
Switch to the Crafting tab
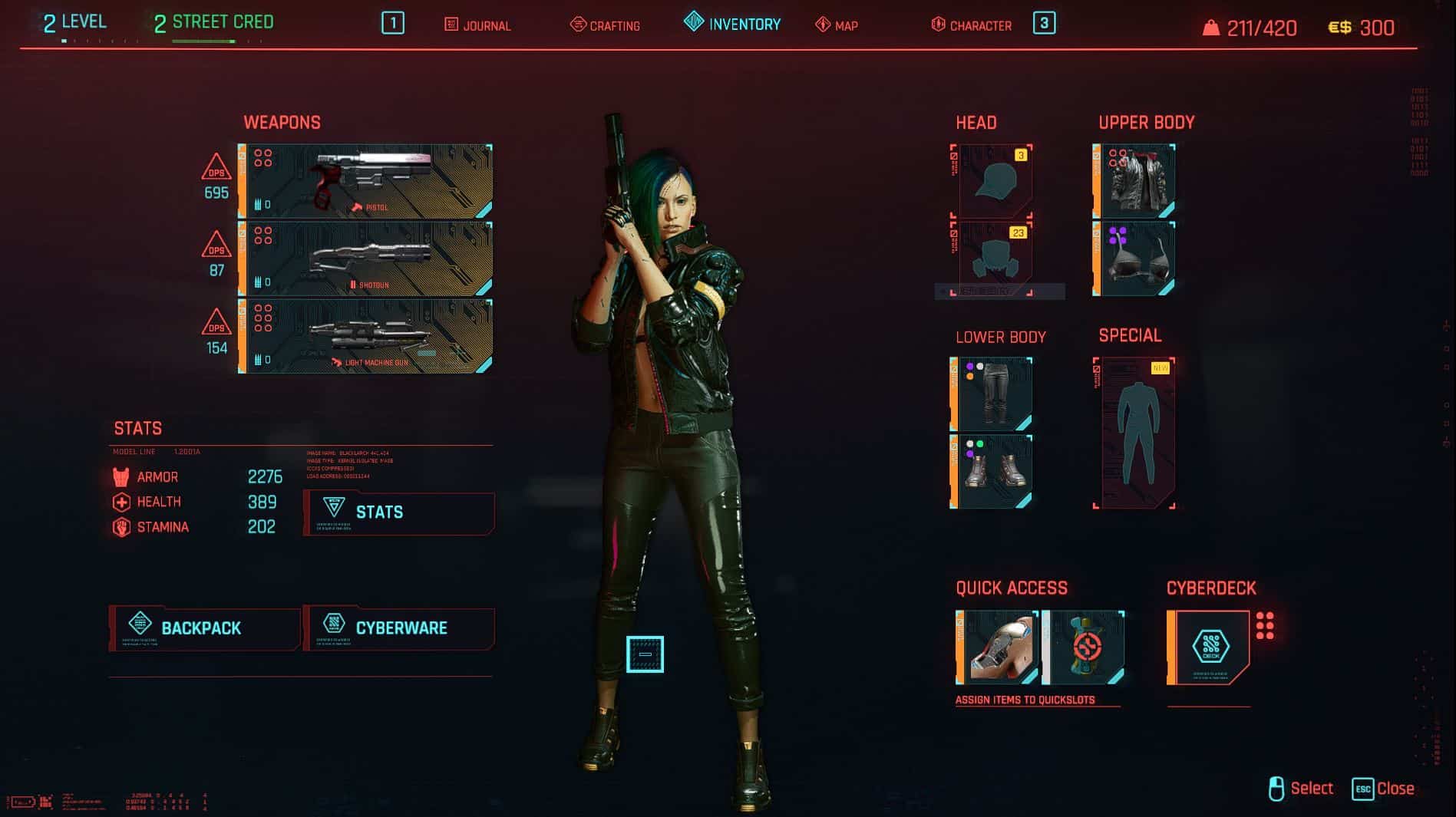point(605,25)
